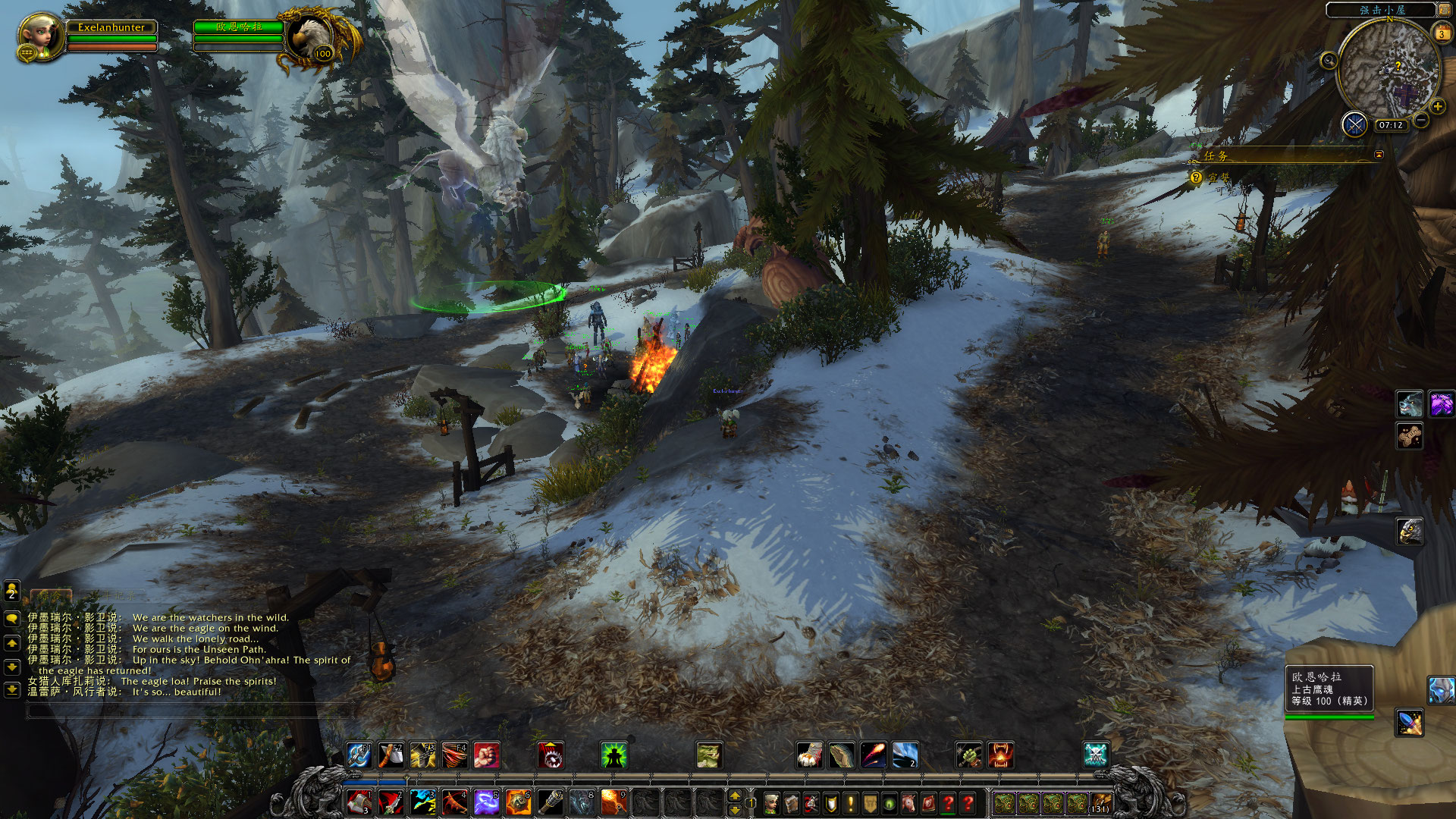Use the firework rocket item icon
Image resolution: width=1456 pixels, height=819 pixels.
(x=1410, y=722)
